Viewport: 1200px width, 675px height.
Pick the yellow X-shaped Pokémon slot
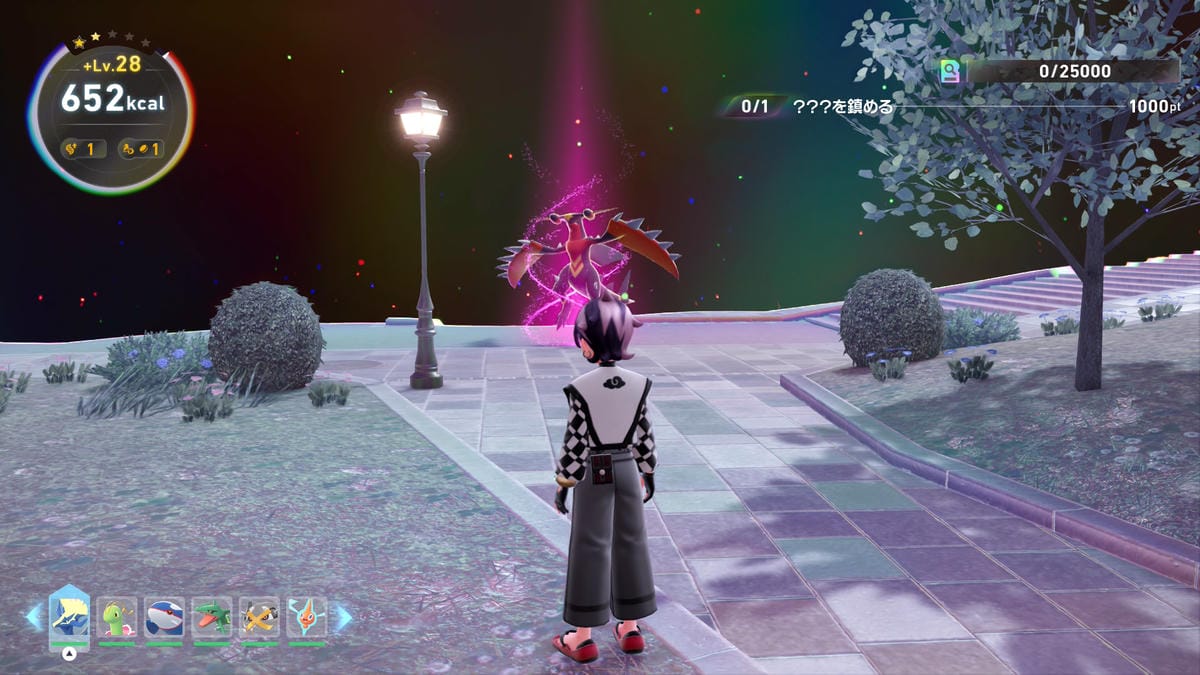tap(259, 617)
